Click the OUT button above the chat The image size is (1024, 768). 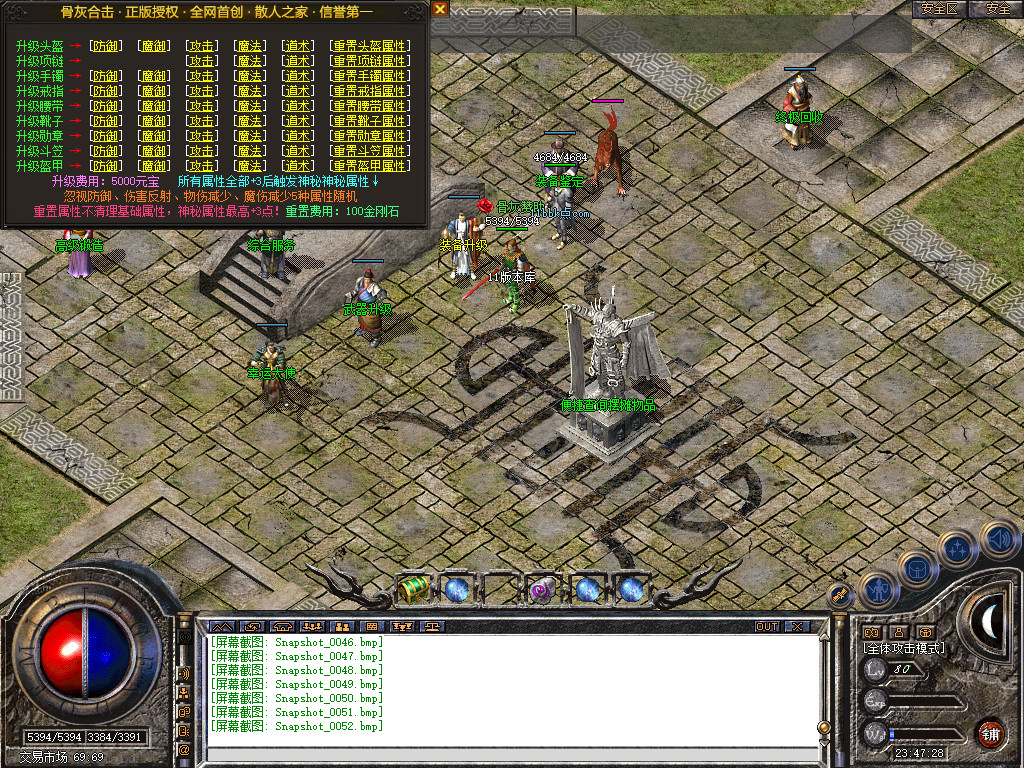[767, 627]
